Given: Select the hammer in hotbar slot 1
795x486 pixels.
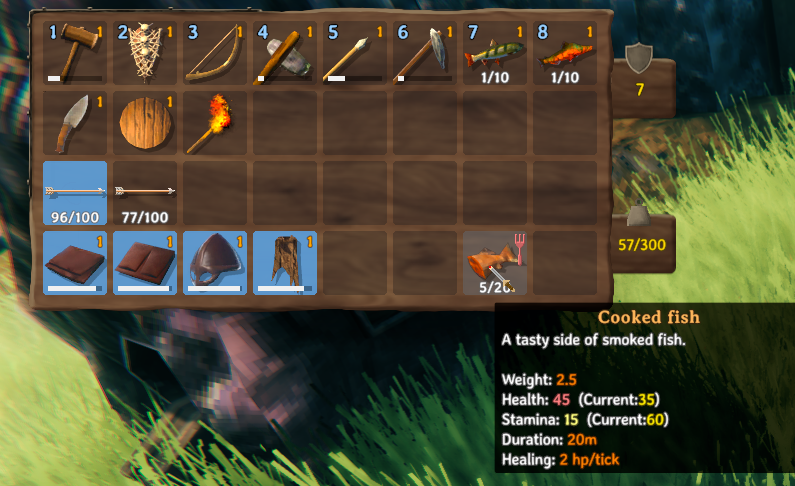Looking at the screenshot, I should (75, 53).
